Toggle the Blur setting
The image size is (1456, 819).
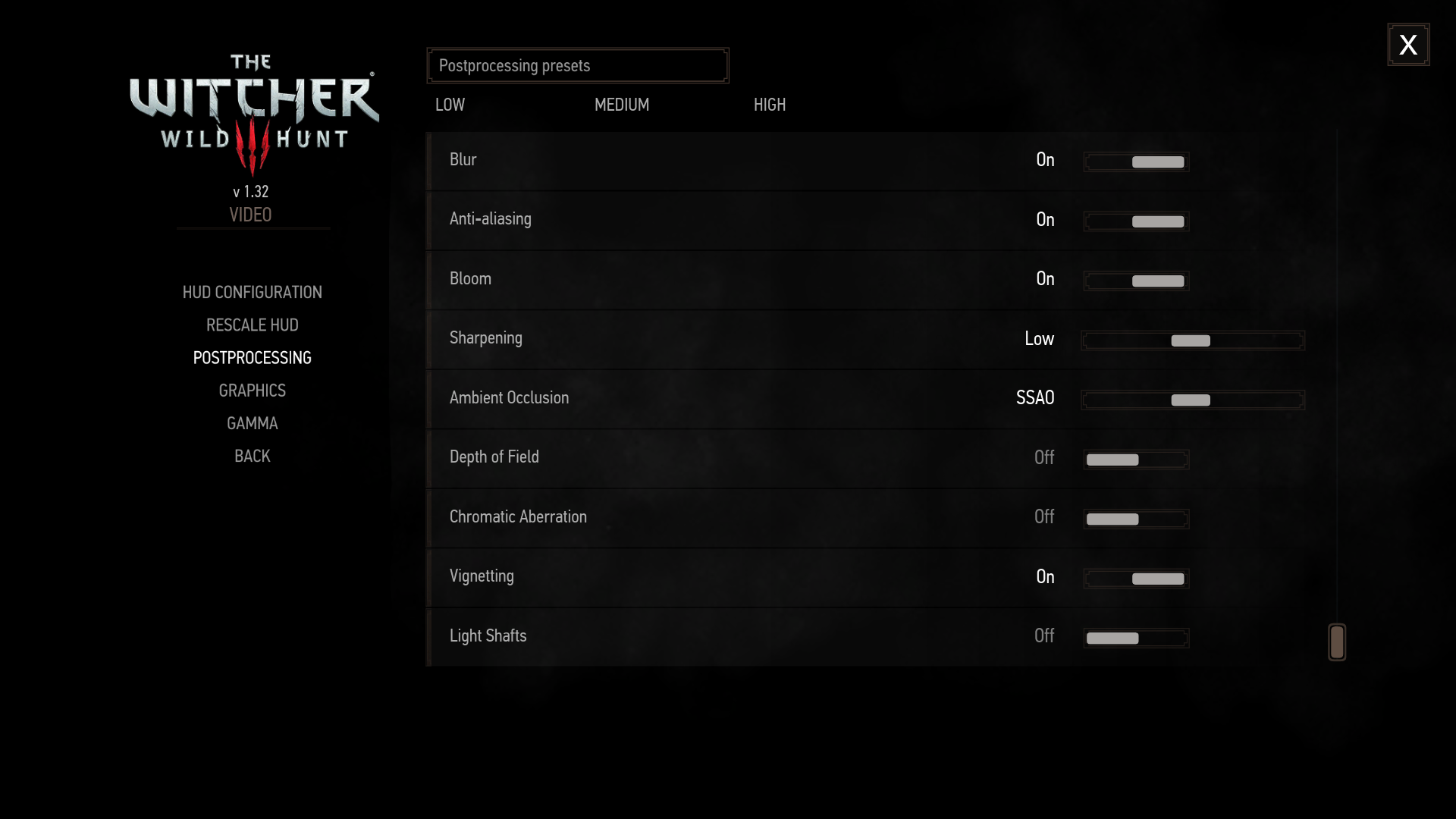click(1136, 162)
